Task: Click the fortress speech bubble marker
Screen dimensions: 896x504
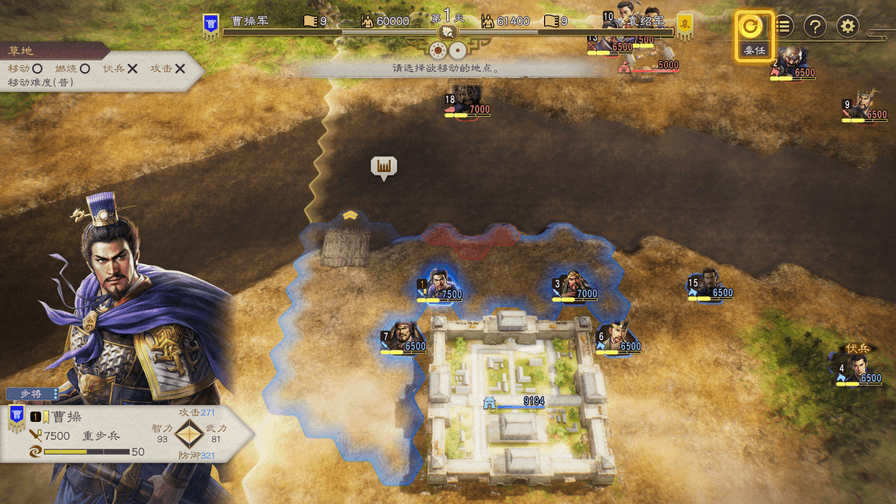Action: [x=384, y=167]
